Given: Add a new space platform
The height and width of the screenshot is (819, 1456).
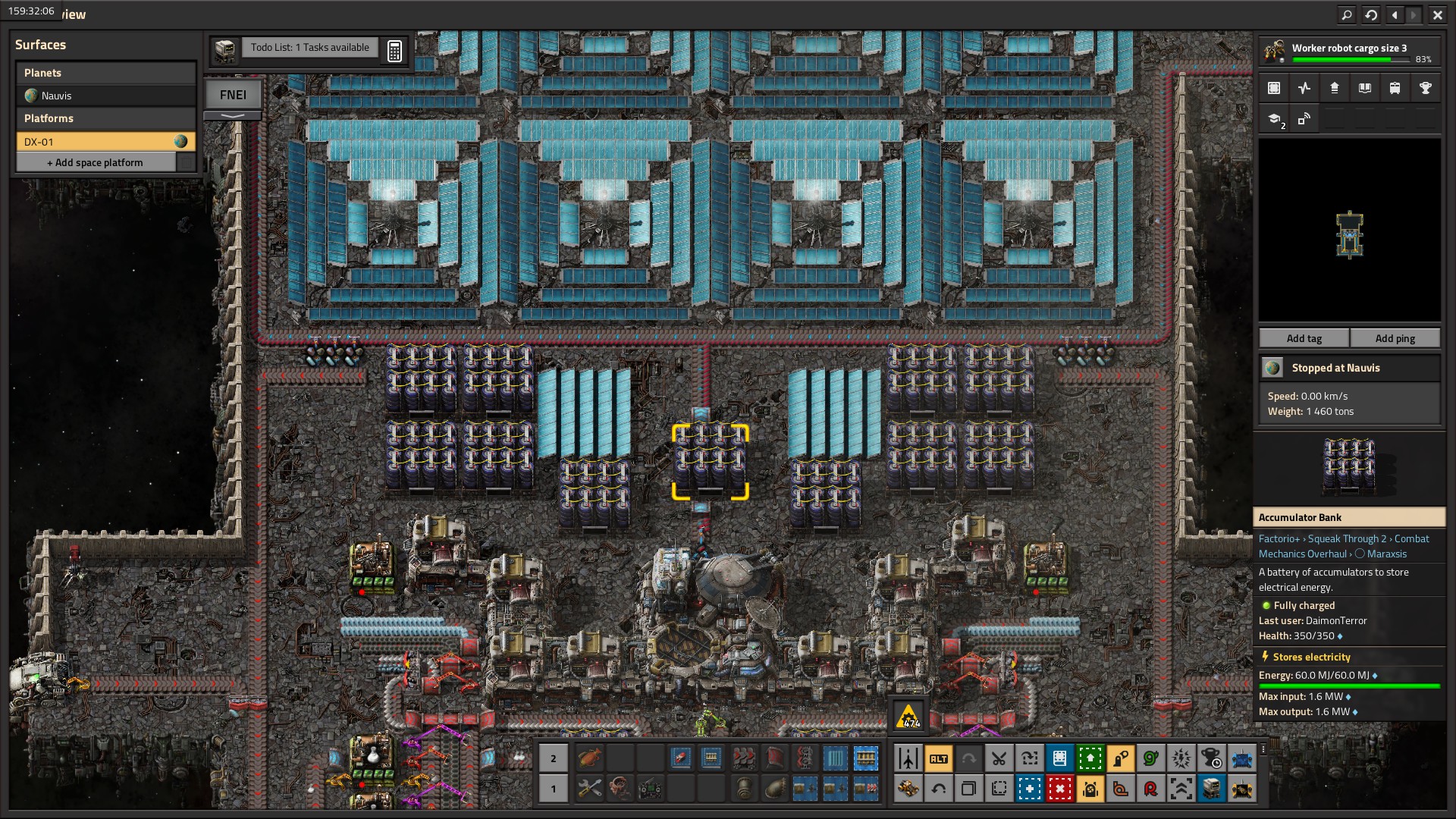Looking at the screenshot, I should click(x=96, y=162).
